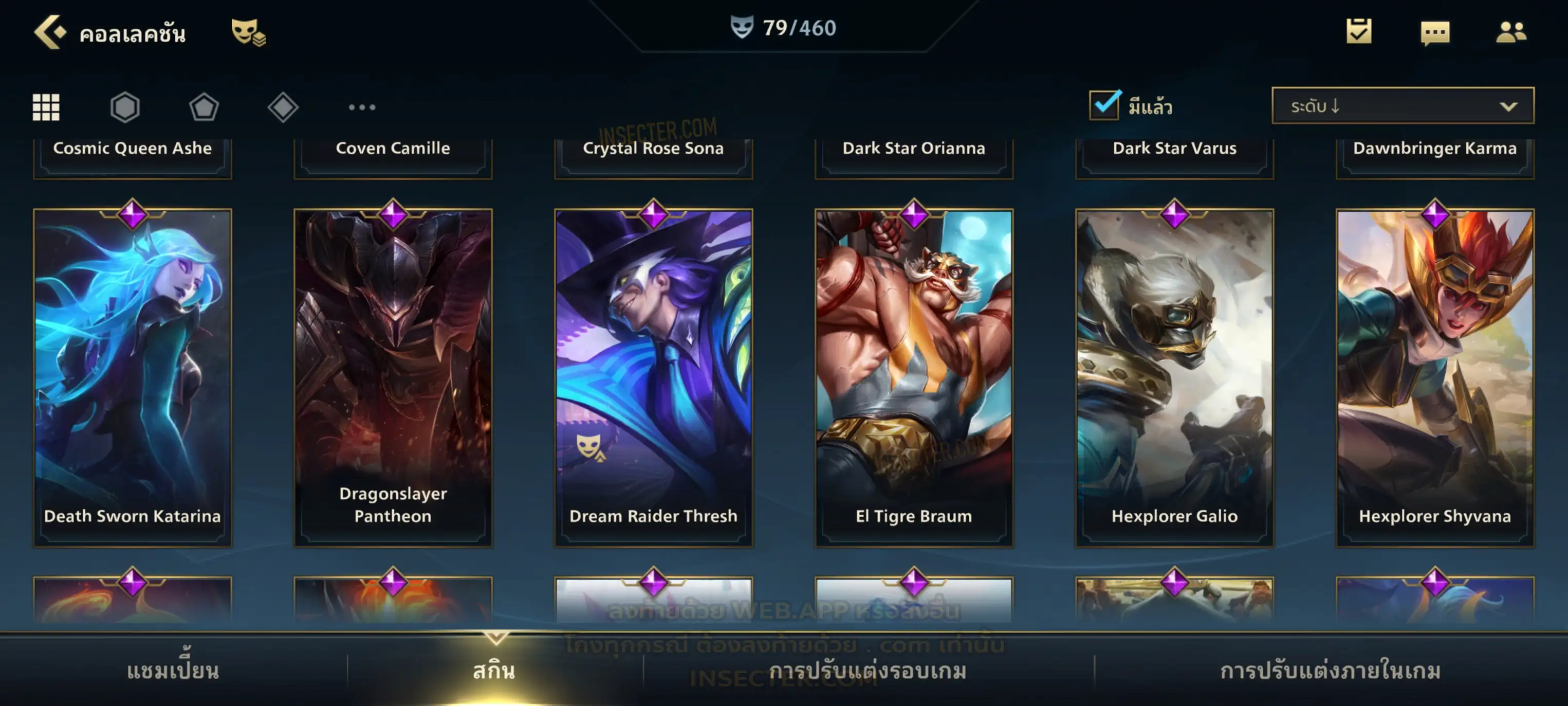Open the checklist missions icon

coord(1359,32)
